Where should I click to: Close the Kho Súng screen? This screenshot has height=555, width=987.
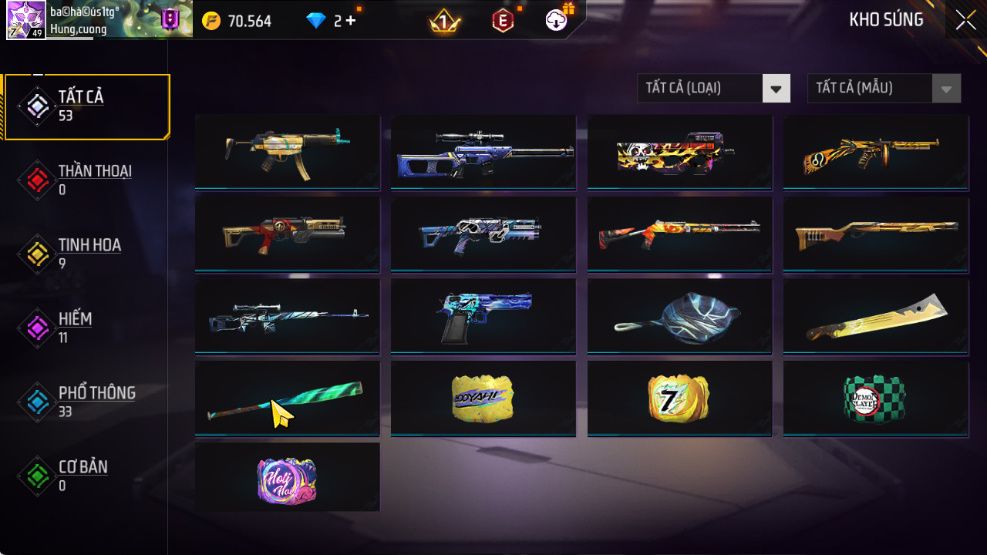coord(965,20)
